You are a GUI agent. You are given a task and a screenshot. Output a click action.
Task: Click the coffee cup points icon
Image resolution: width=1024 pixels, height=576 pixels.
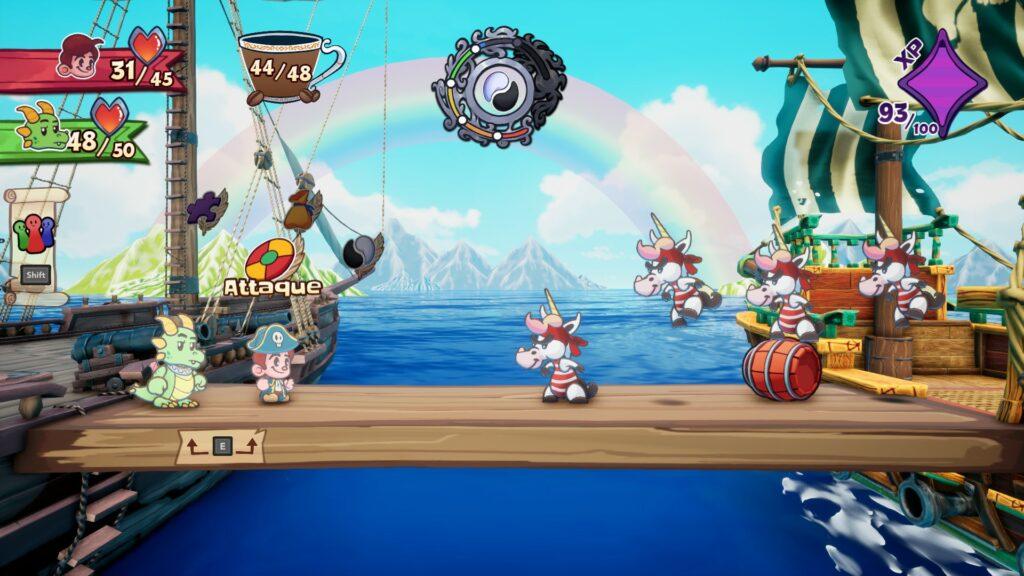pyautogui.click(x=285, y=68)
